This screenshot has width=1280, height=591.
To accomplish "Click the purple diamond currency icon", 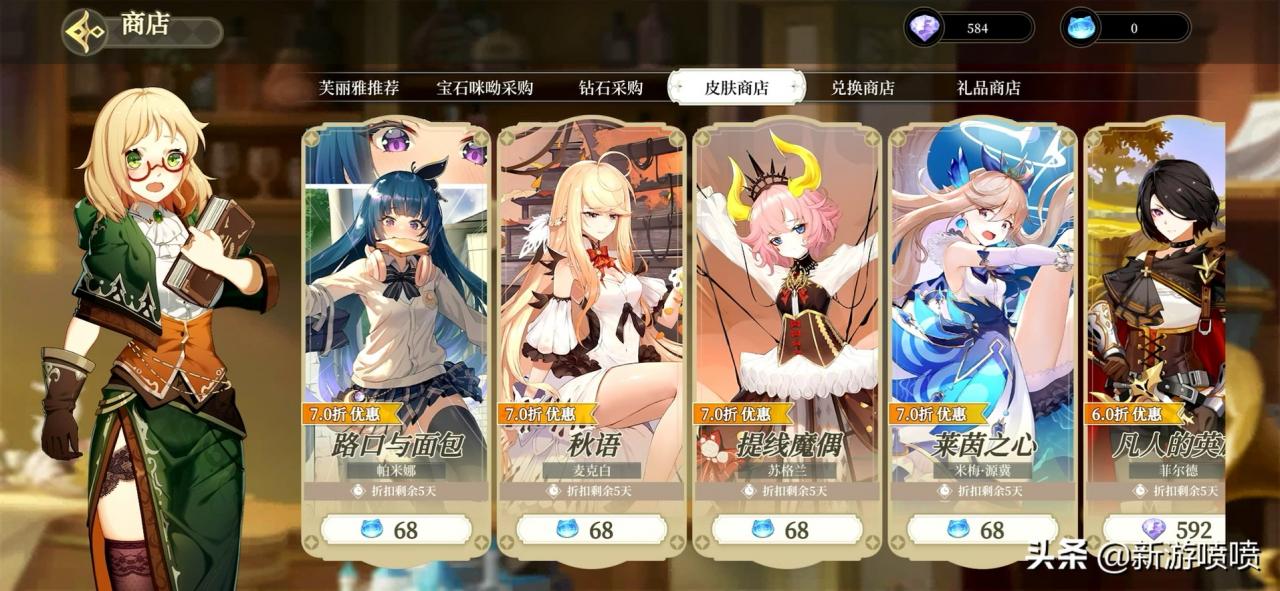I will (x=923, y=28).
